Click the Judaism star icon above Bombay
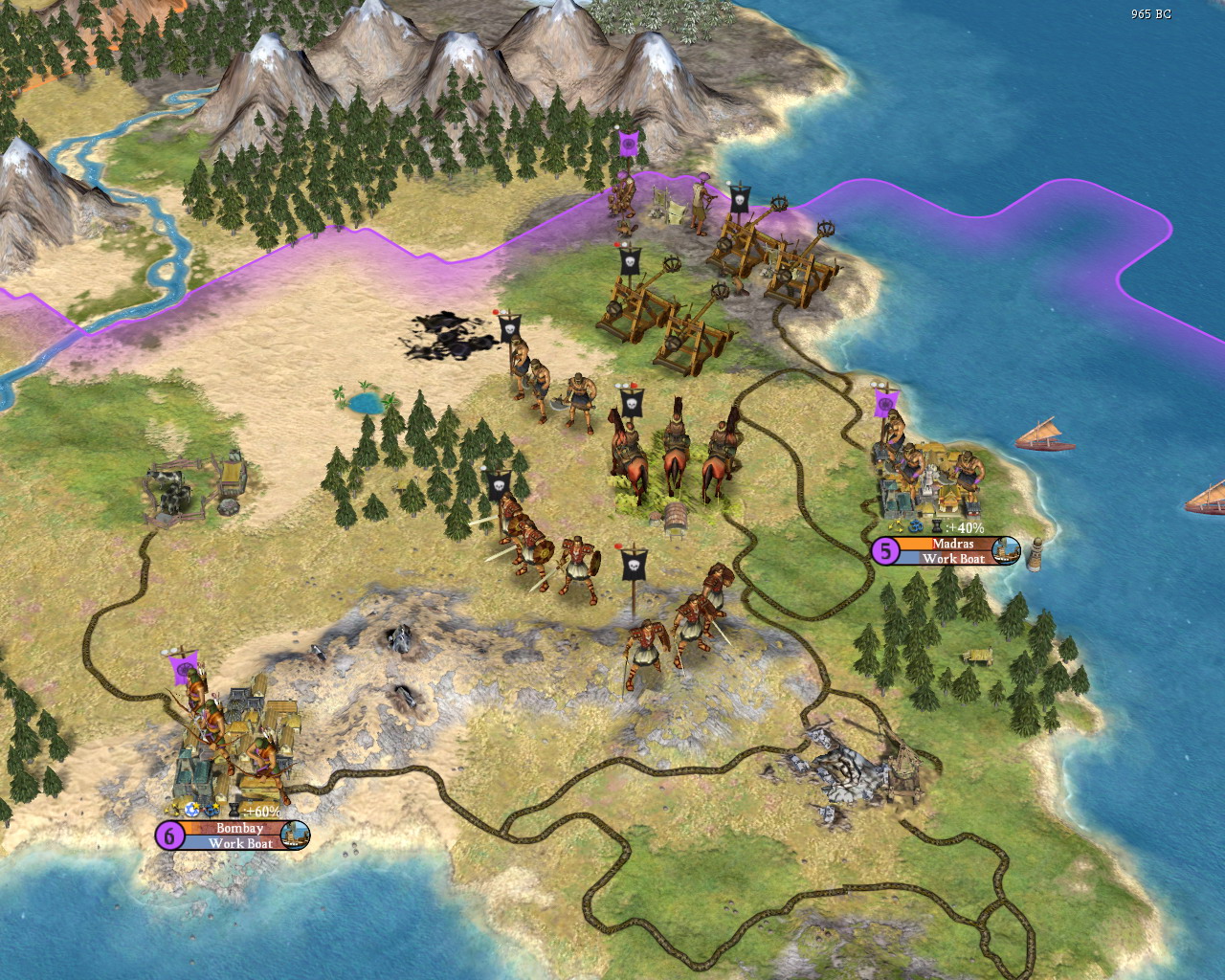Screen dimensions: 1225x980 191,812
